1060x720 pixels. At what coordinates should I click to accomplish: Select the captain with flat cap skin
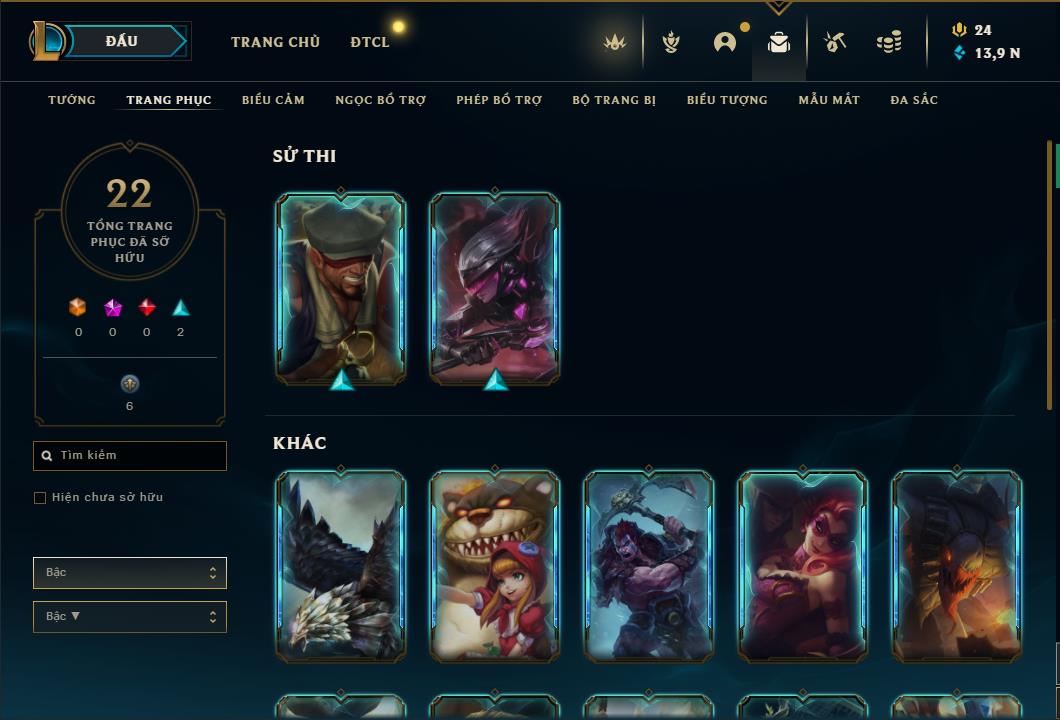(341, 288)
